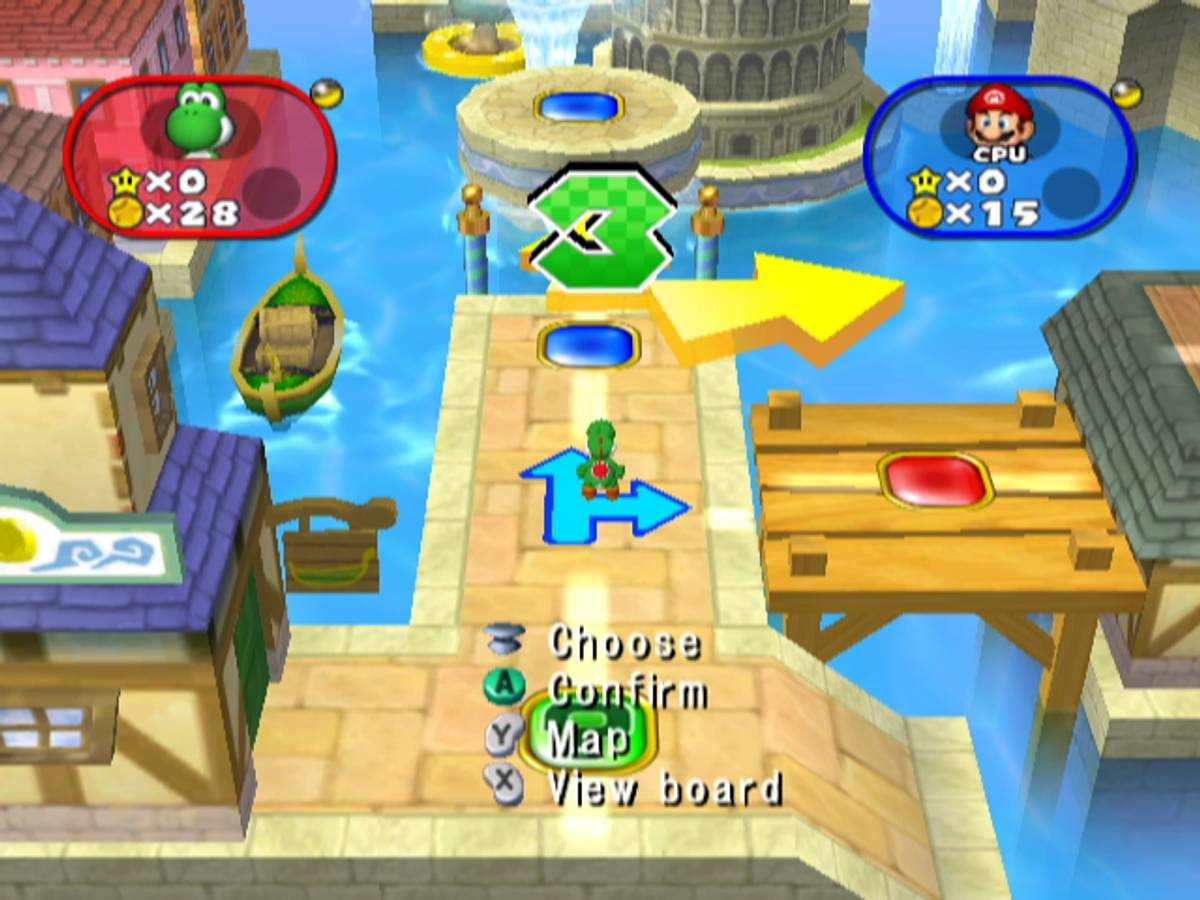Select Yoshi's red player status panel
Viewport: 1200px width, 900px height.
click(x=200, y=157)
